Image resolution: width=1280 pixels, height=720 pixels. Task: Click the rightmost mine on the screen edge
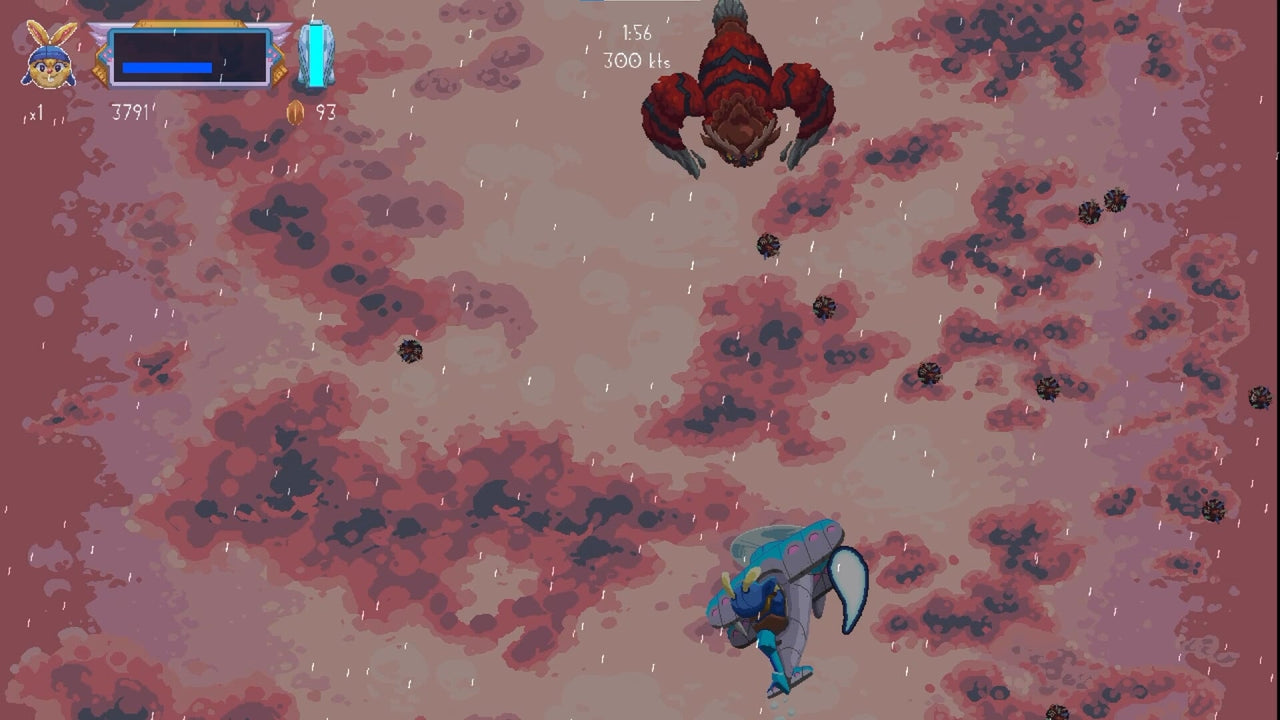1259,398
